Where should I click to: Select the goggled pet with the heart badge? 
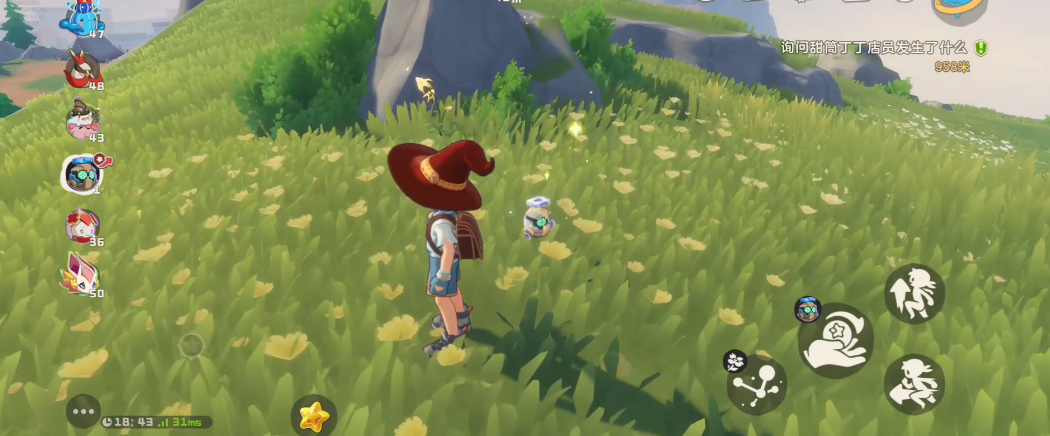[82, 174]
